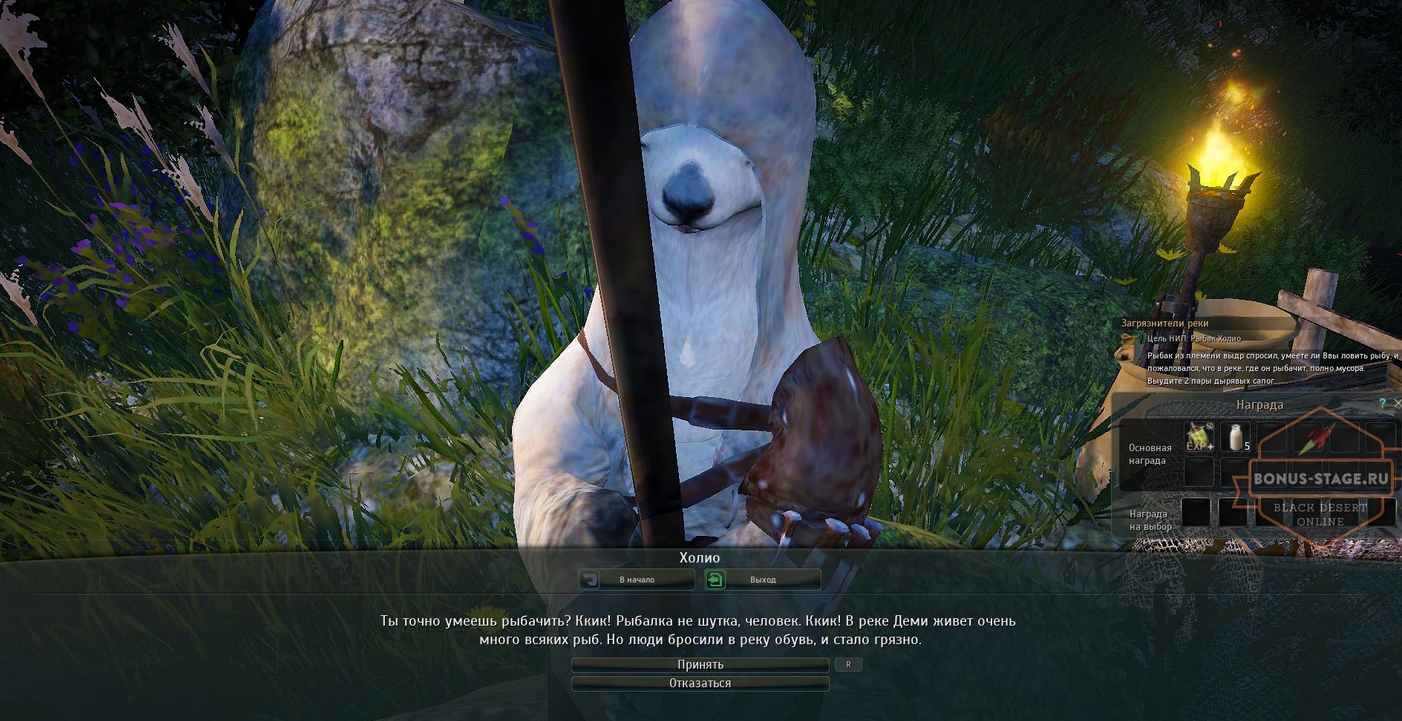Click the quest description text about the river trash
Viewport: 1402px width, 721px height.
pyautogui.click(x=1255, y=370)
